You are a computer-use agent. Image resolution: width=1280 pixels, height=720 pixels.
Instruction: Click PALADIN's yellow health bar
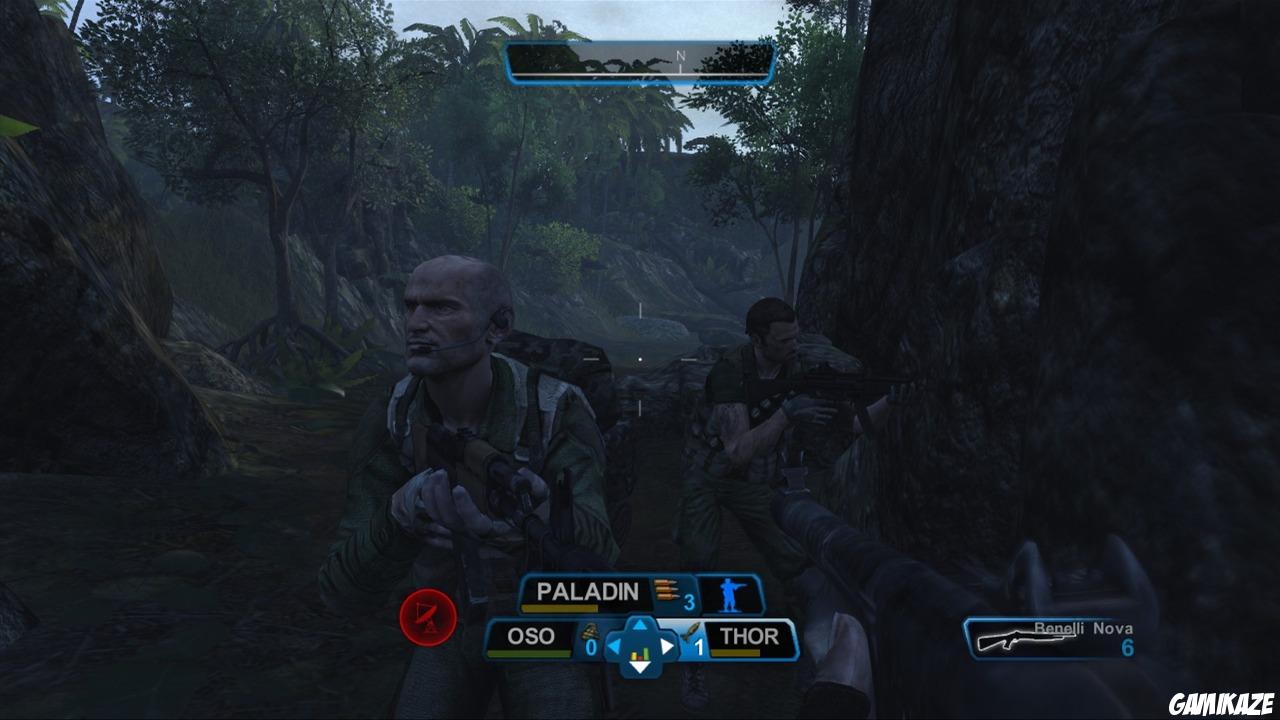pos(559,607)
